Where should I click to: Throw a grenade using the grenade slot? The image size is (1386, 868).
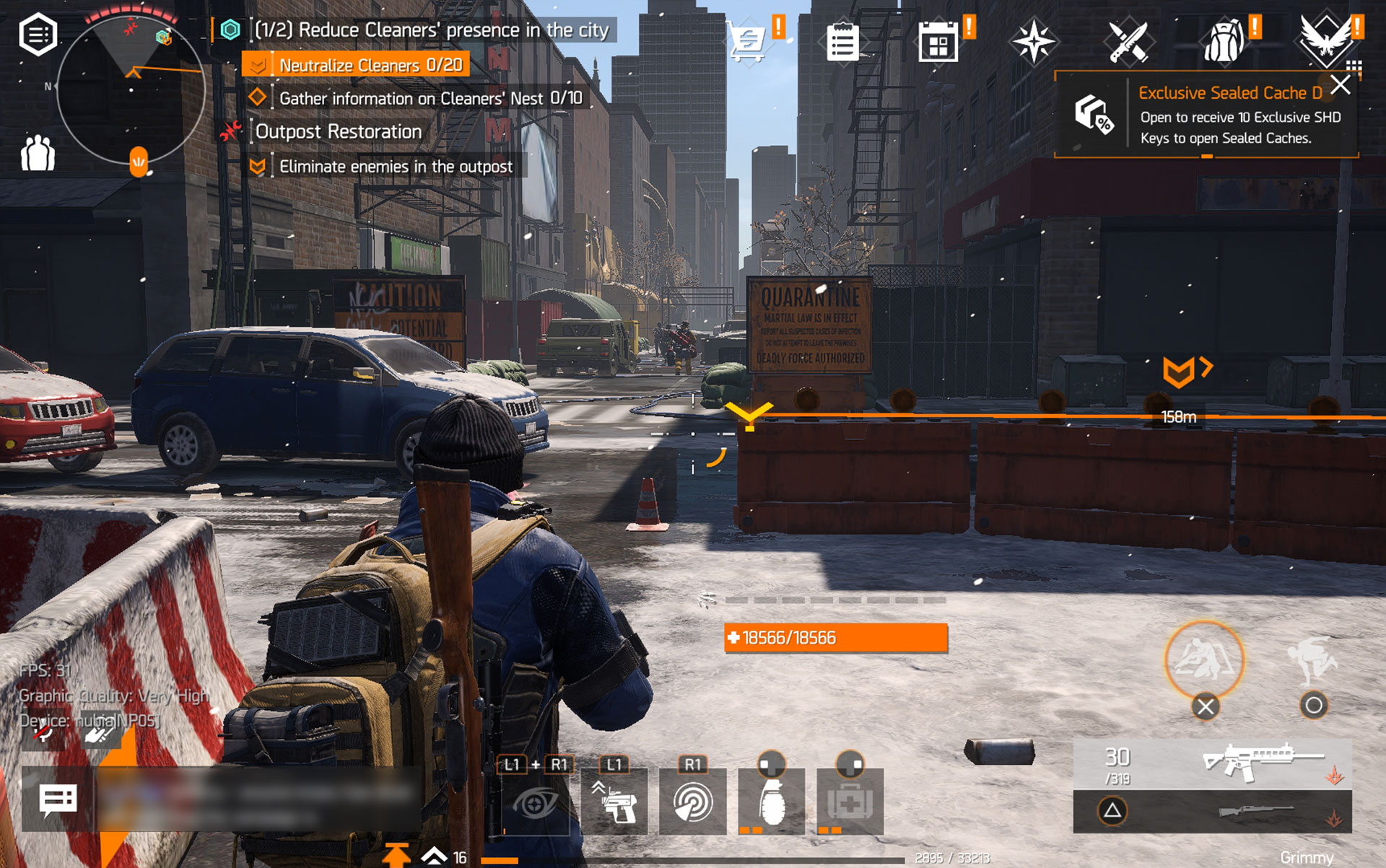click(771, 802)
